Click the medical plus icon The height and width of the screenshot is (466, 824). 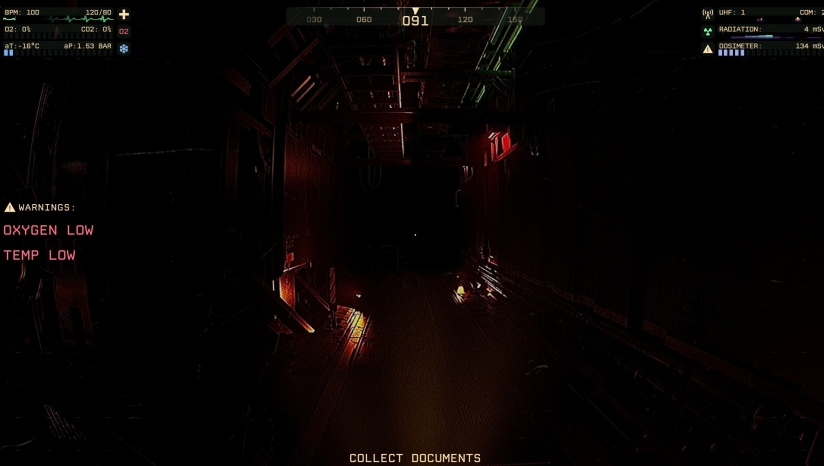pos(124,14)
